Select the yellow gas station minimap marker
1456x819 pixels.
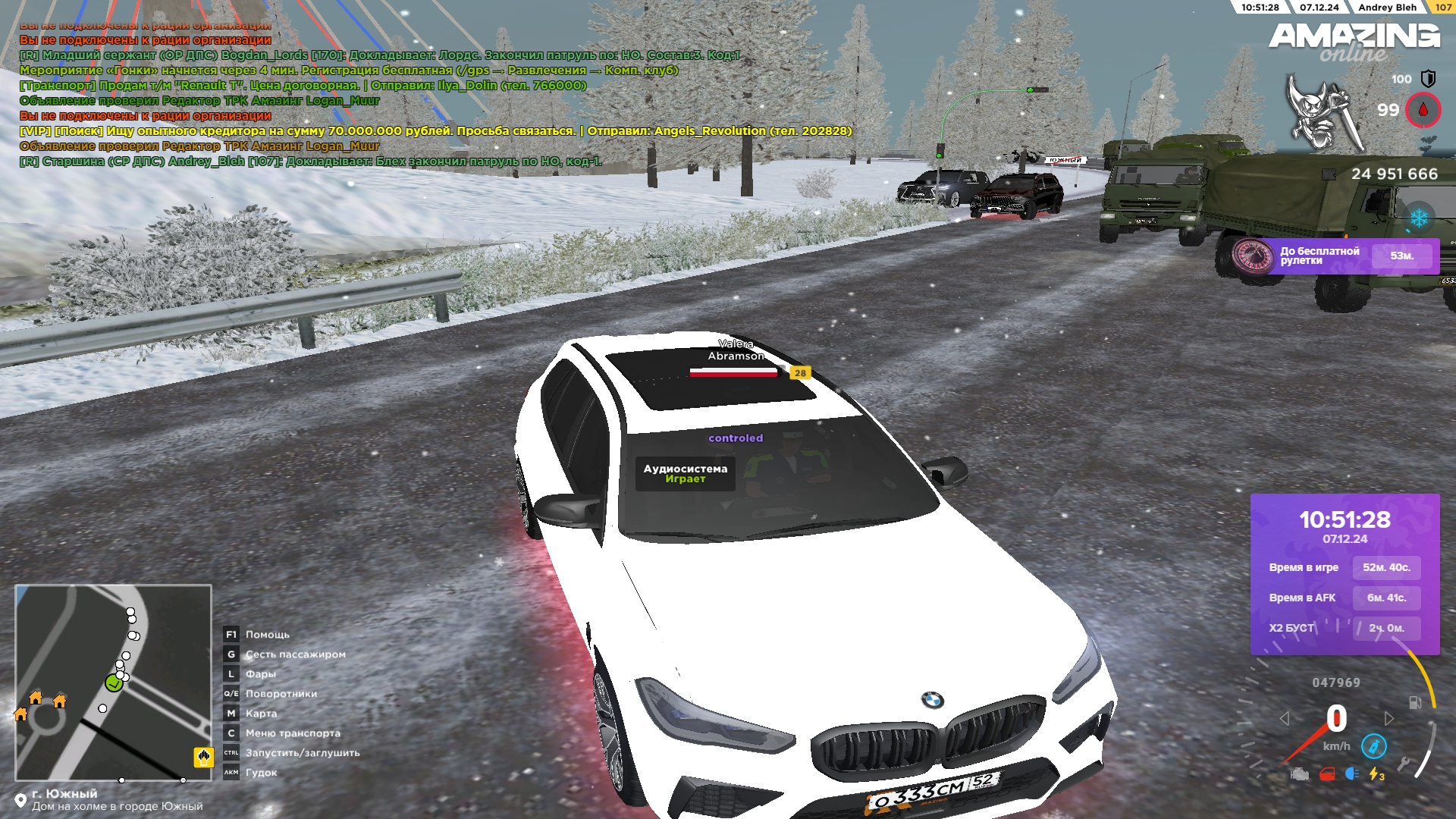(203, 756)
